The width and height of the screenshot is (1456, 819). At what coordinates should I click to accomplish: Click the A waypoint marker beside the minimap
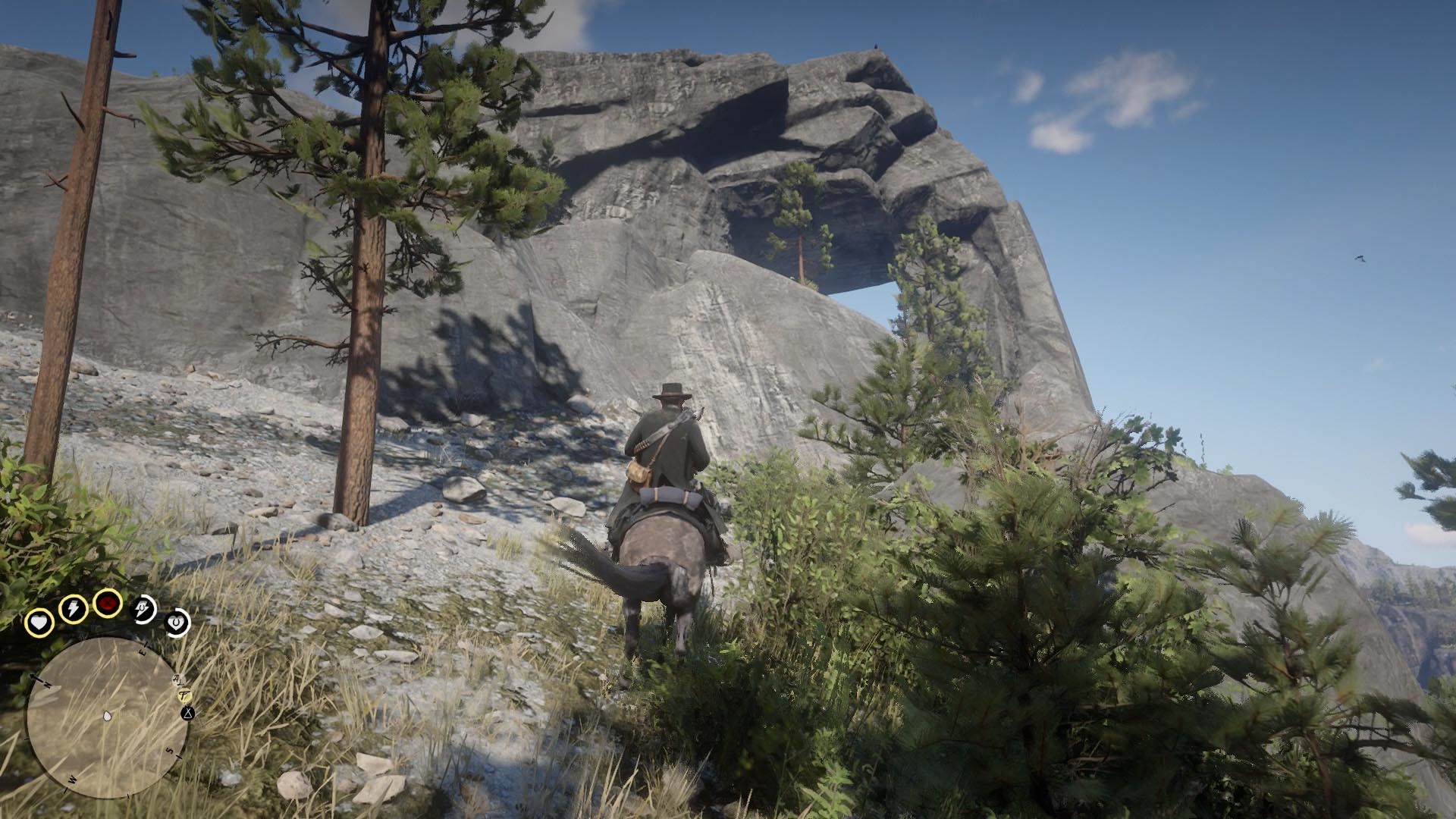tap(177, 679)
